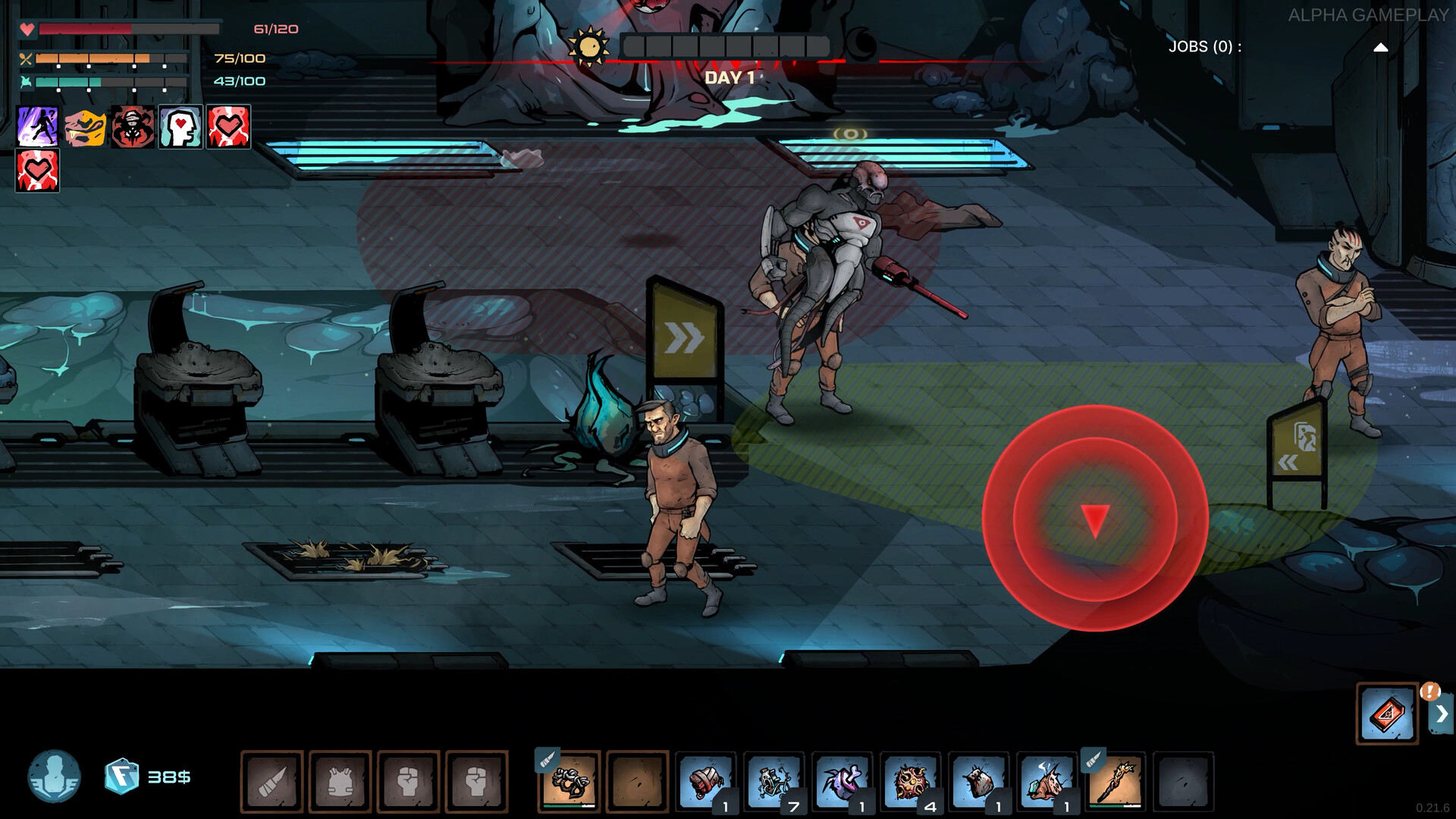Viewport: 1456px width, 819px height.
Task: Select the empty weapon blade equipment slot
Action: 271,781
